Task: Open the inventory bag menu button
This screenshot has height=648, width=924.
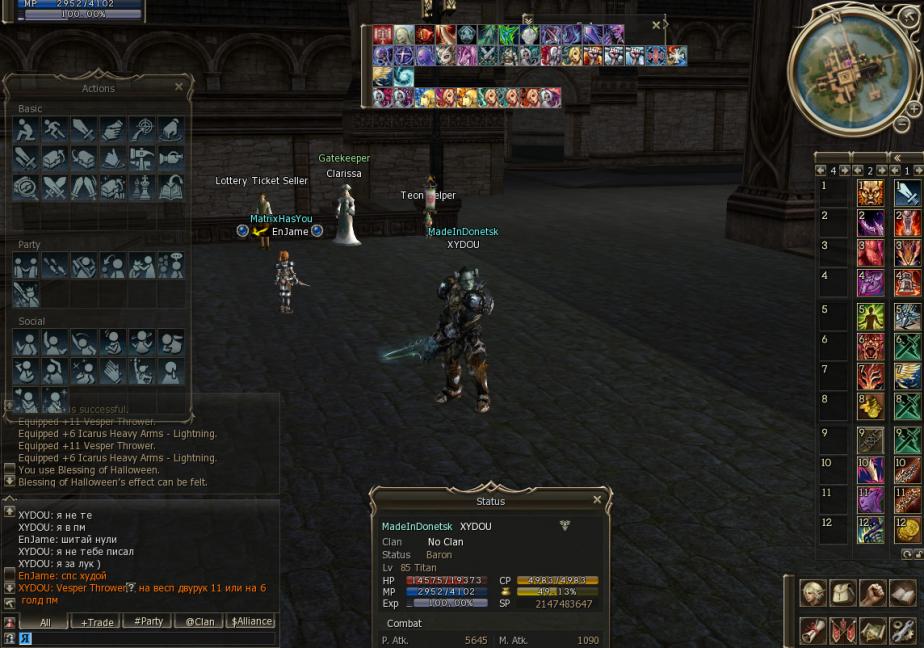Action: 843,593
